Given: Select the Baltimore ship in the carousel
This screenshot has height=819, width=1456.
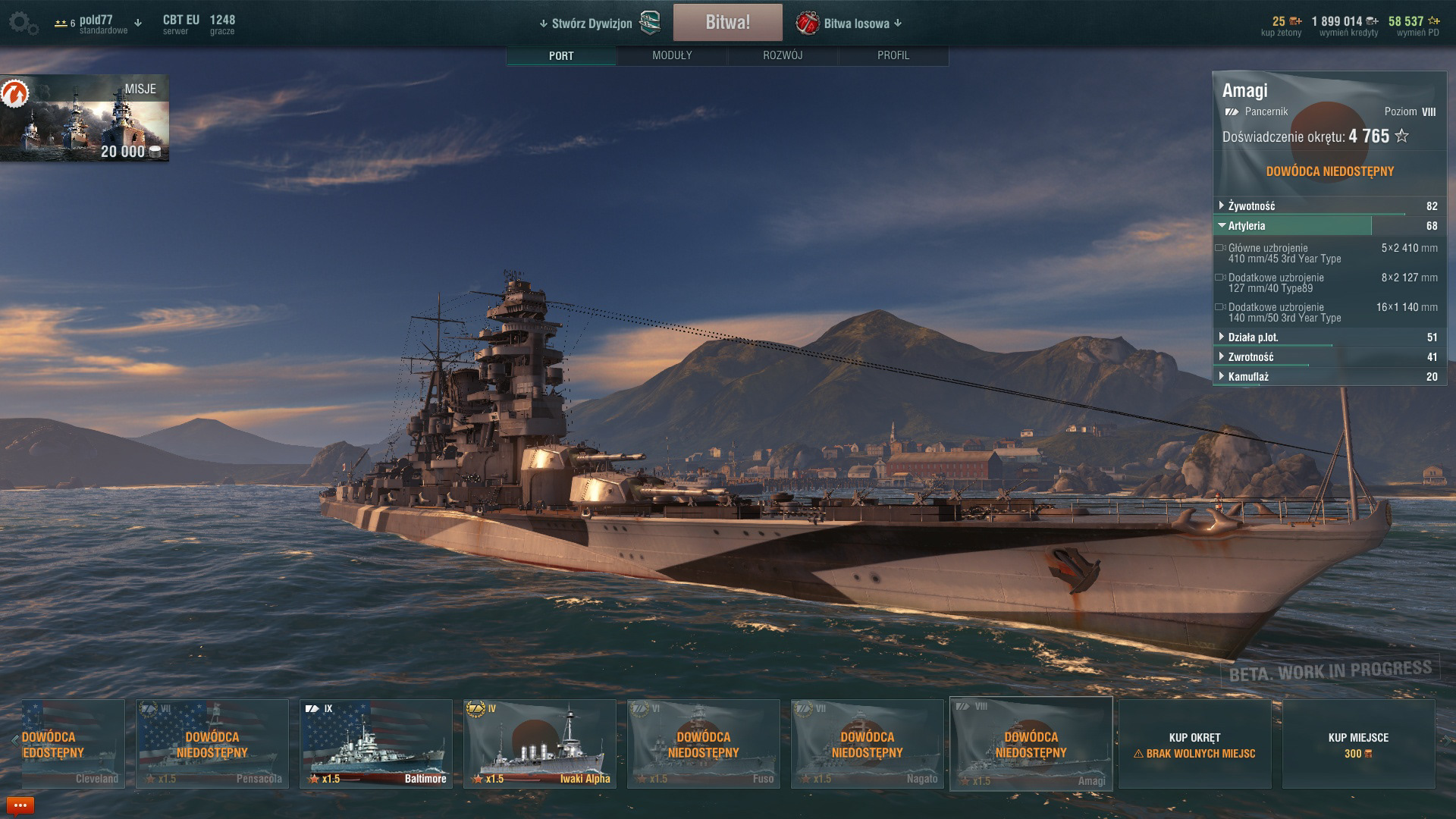Looking at the screenshot, I should point(376,744).
